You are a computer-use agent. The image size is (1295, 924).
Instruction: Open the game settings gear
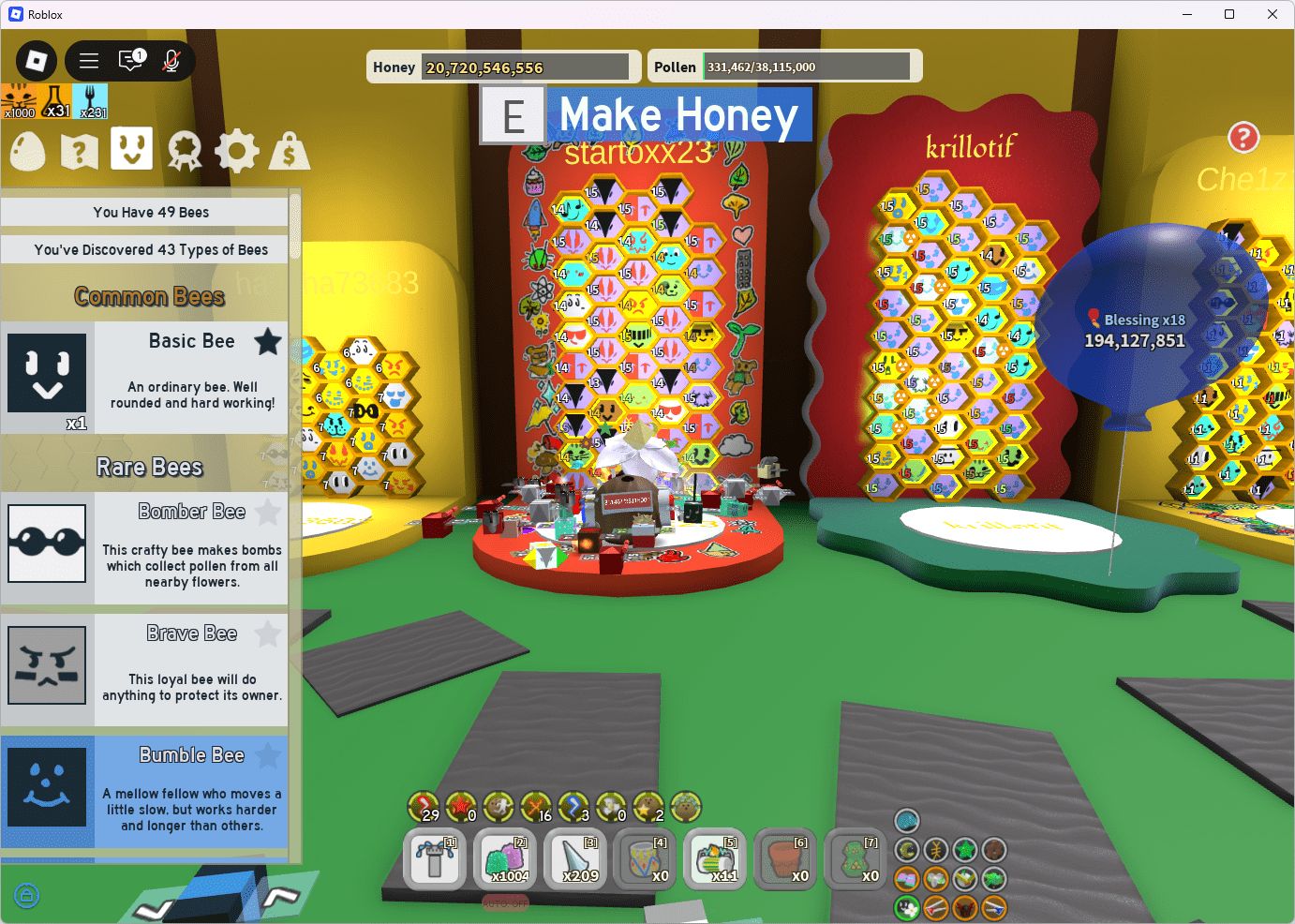[236, 150]
